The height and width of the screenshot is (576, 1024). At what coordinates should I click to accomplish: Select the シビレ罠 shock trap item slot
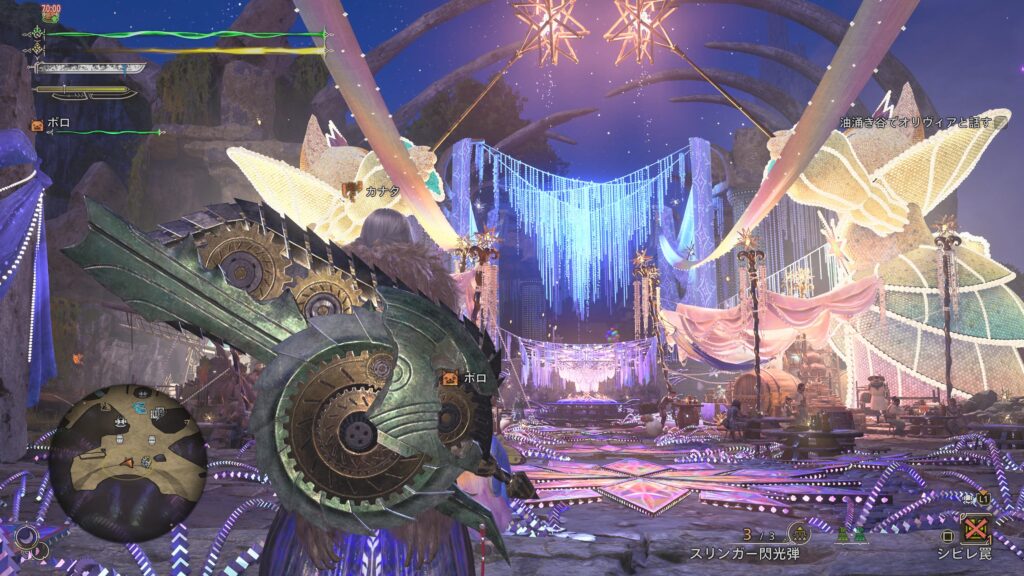pos(975,528)
